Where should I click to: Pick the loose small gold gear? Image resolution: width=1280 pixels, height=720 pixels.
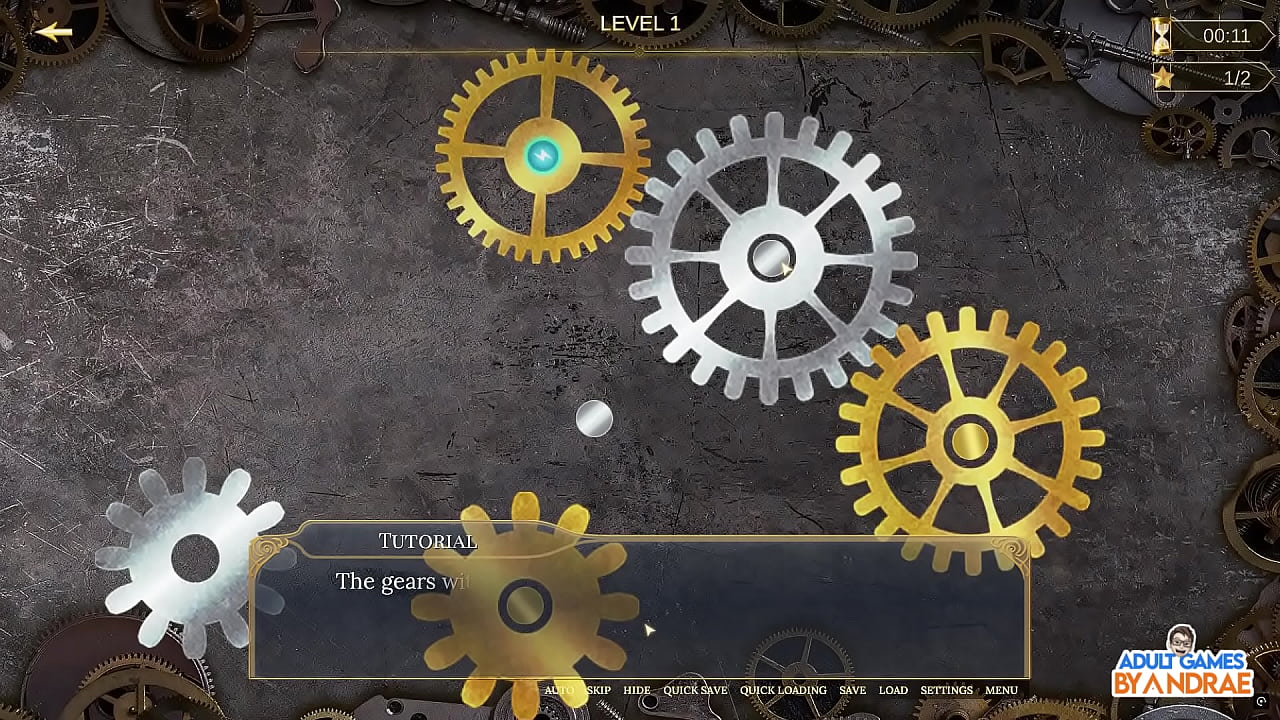pos(524,604)
